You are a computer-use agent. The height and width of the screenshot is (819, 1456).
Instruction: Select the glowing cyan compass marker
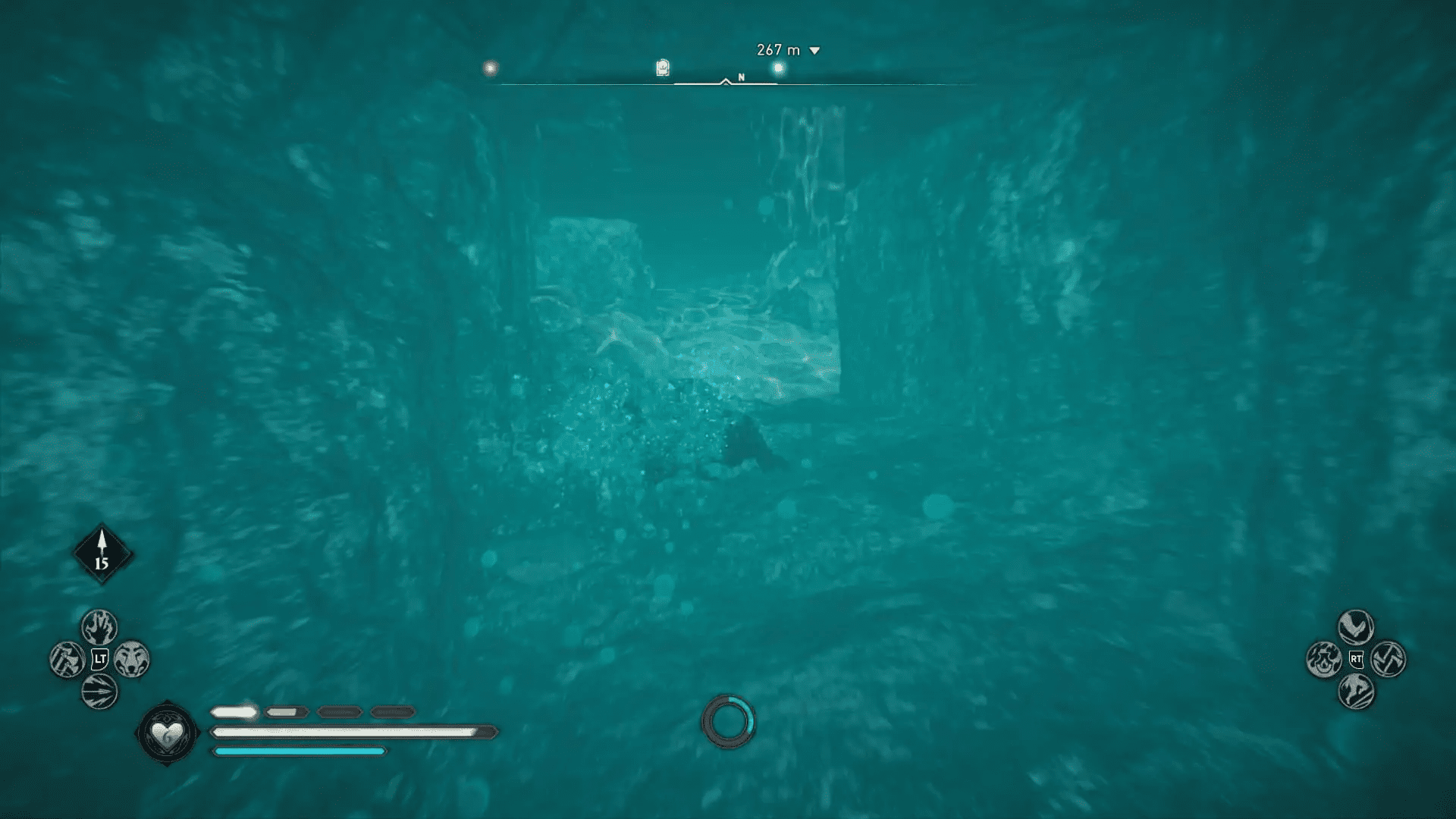pos(778,69)
